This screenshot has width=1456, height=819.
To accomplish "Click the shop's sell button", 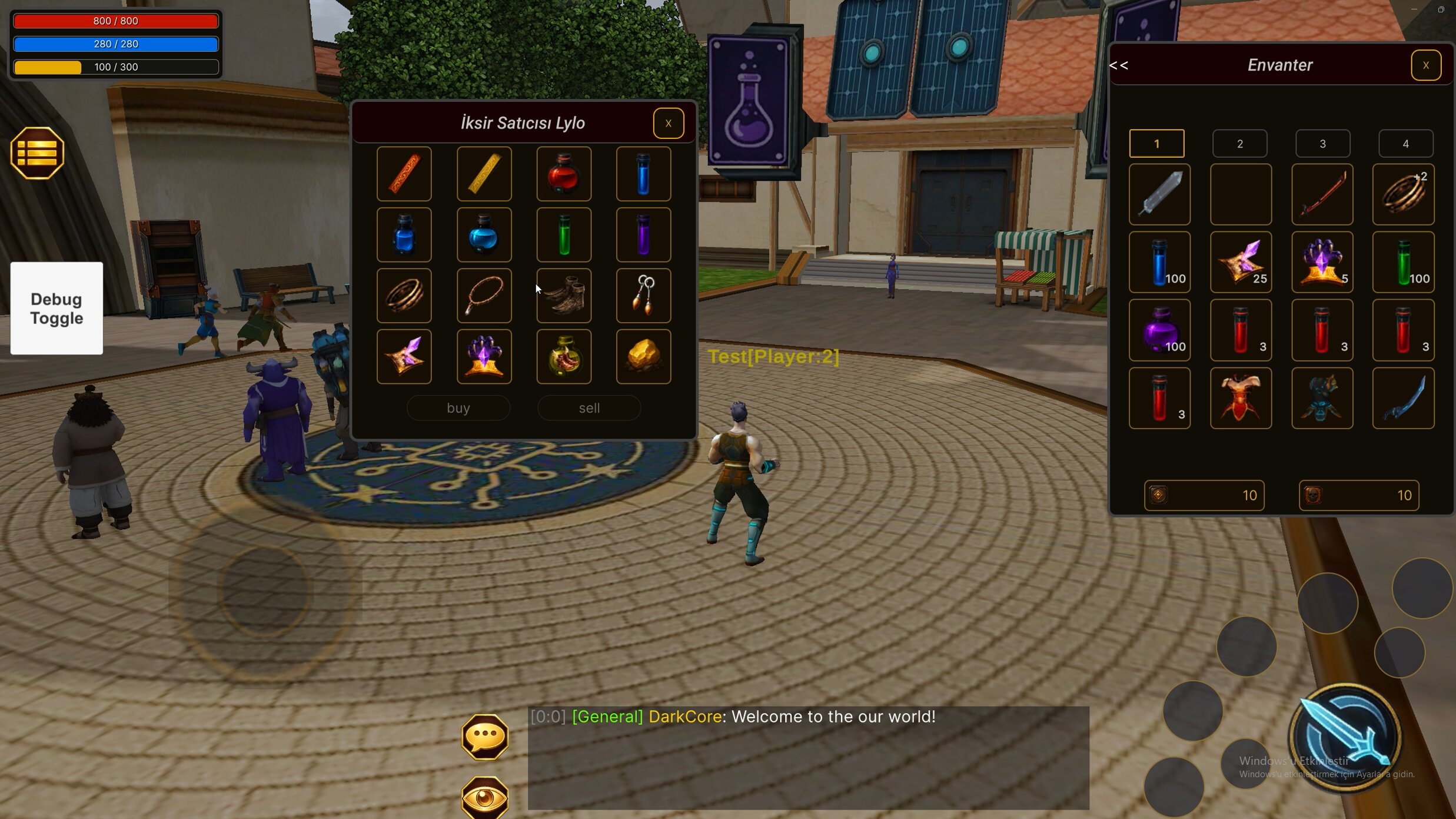I will (589, 408).
